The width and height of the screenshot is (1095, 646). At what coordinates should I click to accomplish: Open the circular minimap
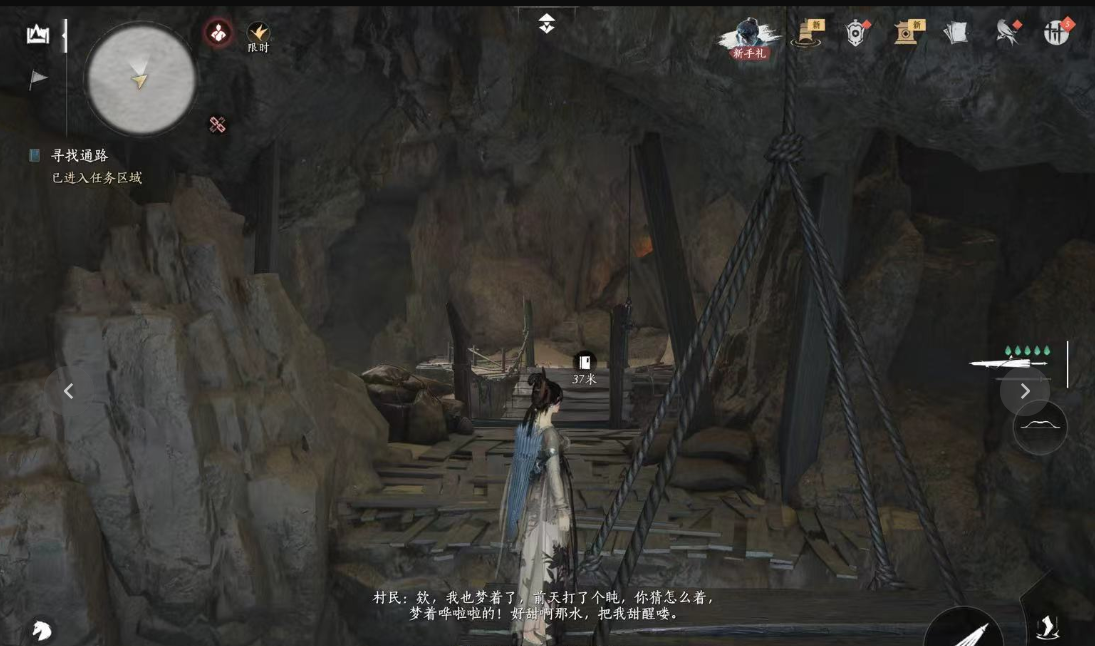140,77
